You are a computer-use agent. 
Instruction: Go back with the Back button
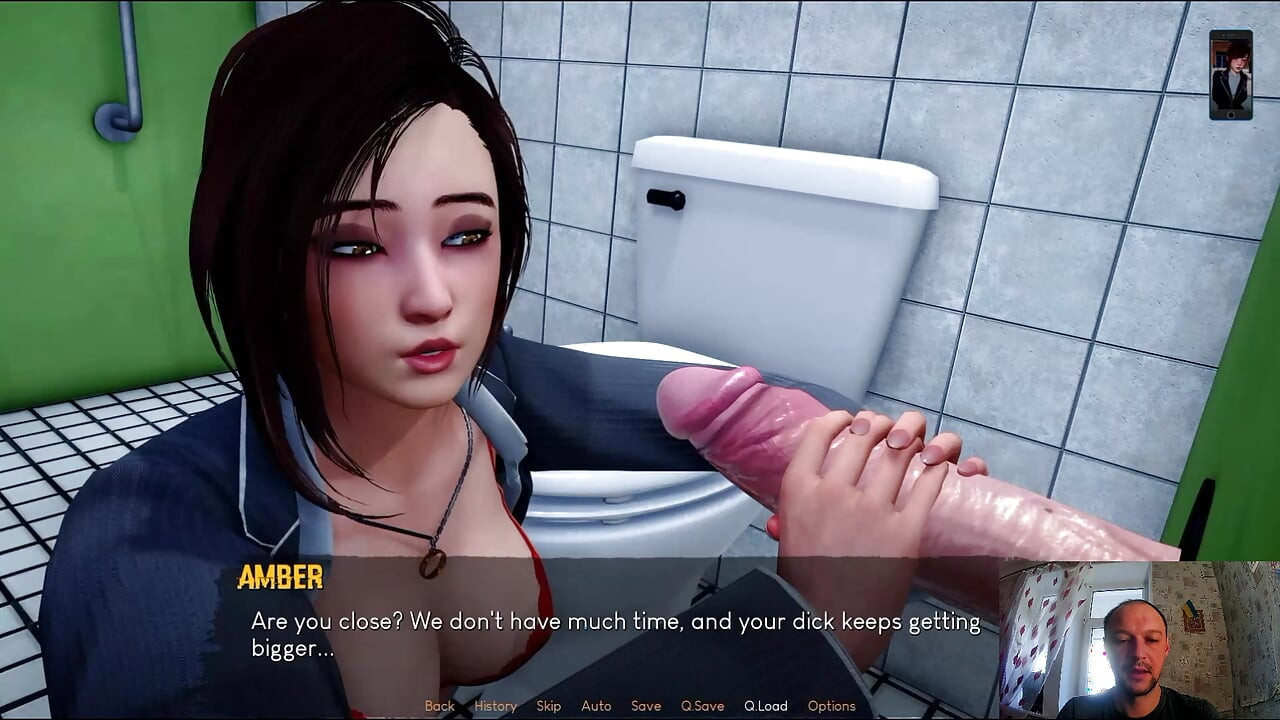439,706
